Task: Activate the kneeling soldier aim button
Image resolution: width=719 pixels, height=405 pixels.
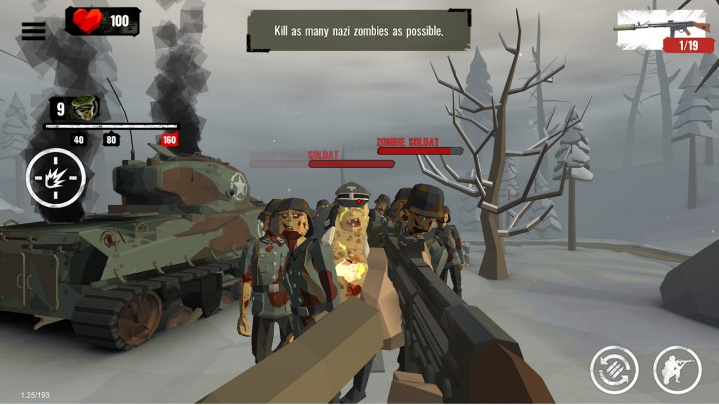Action: tap(677, 369)
